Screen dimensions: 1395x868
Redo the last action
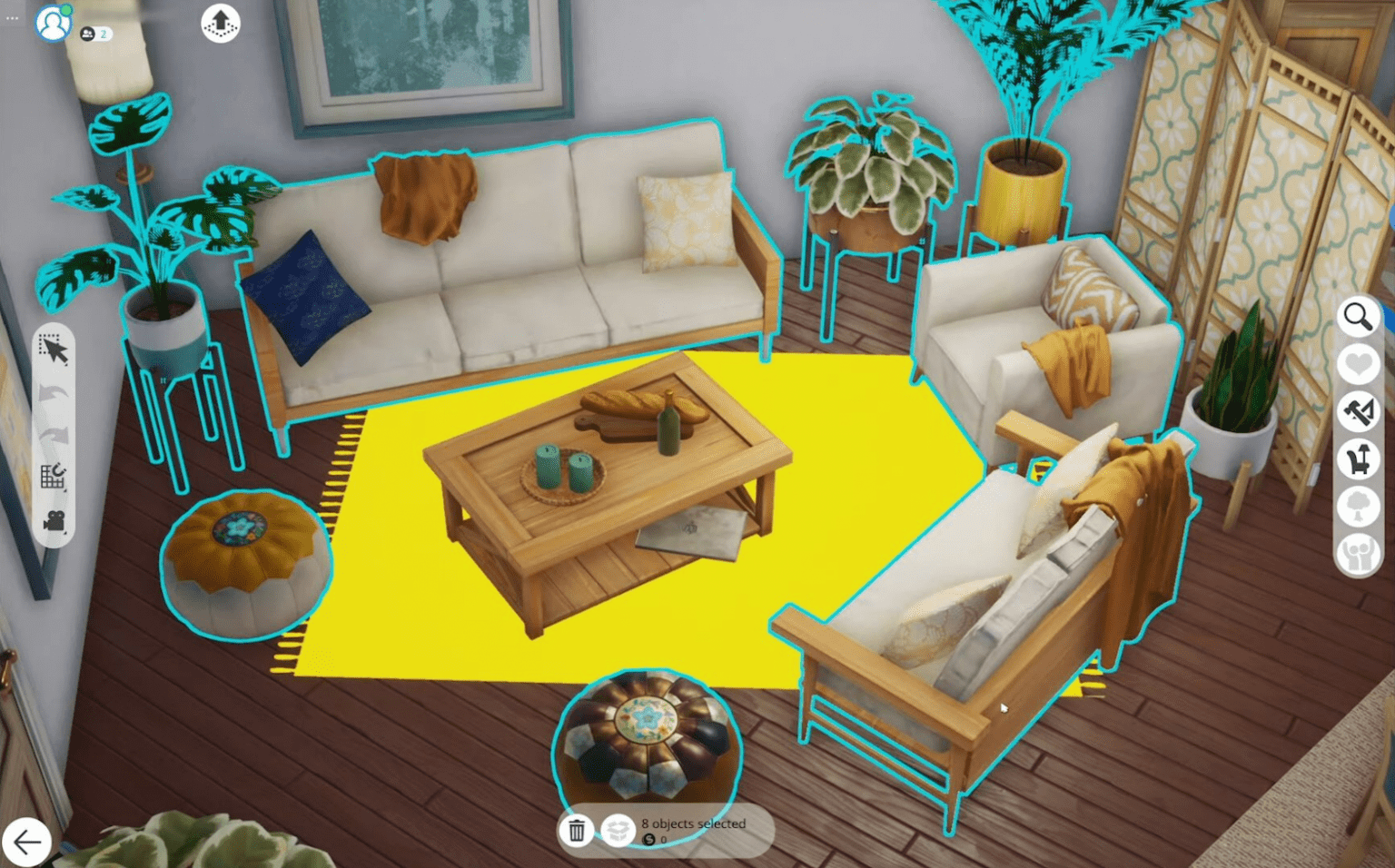tap(54, 436)
